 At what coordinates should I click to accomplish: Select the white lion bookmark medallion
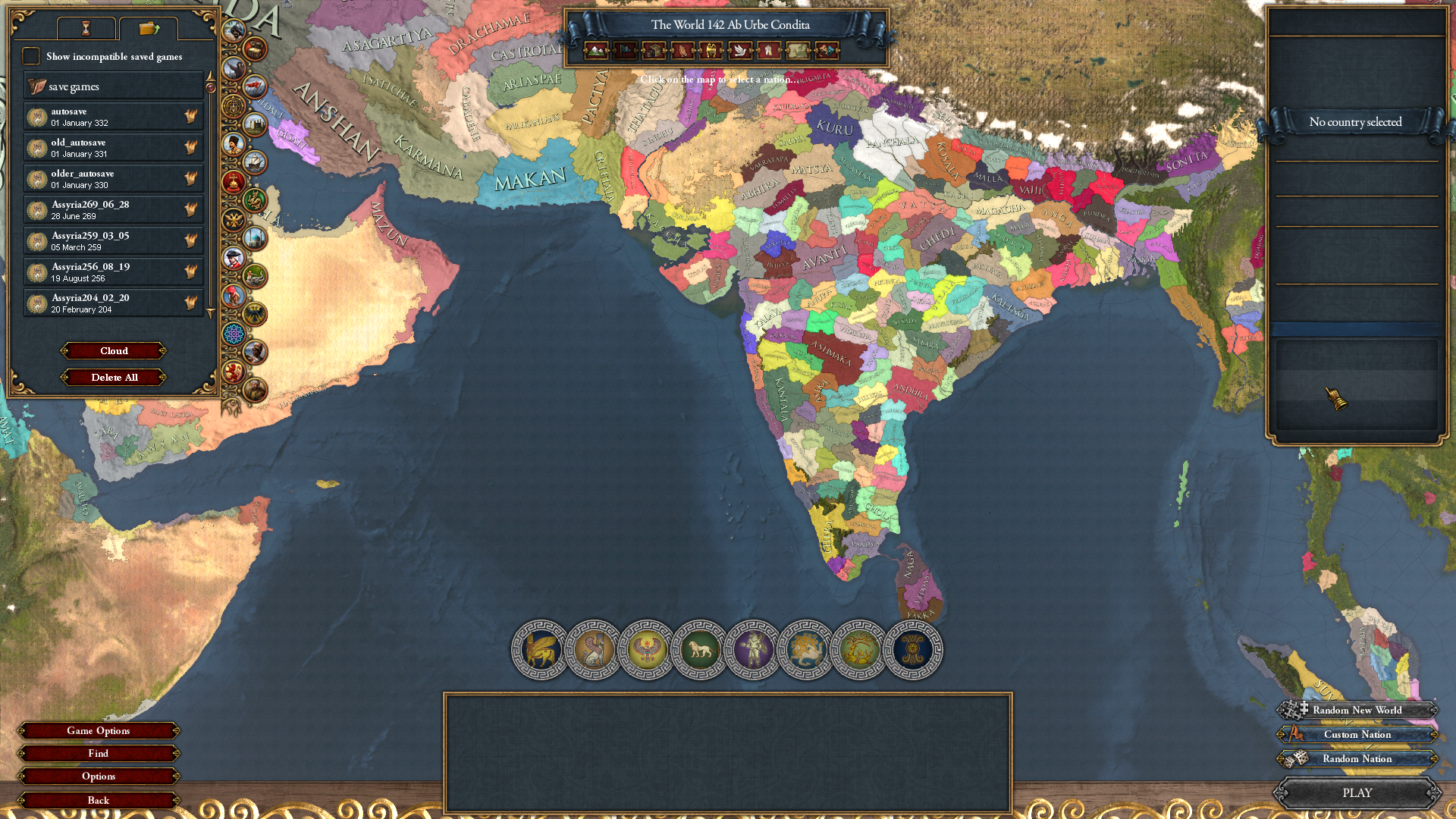tap(700, 650)
